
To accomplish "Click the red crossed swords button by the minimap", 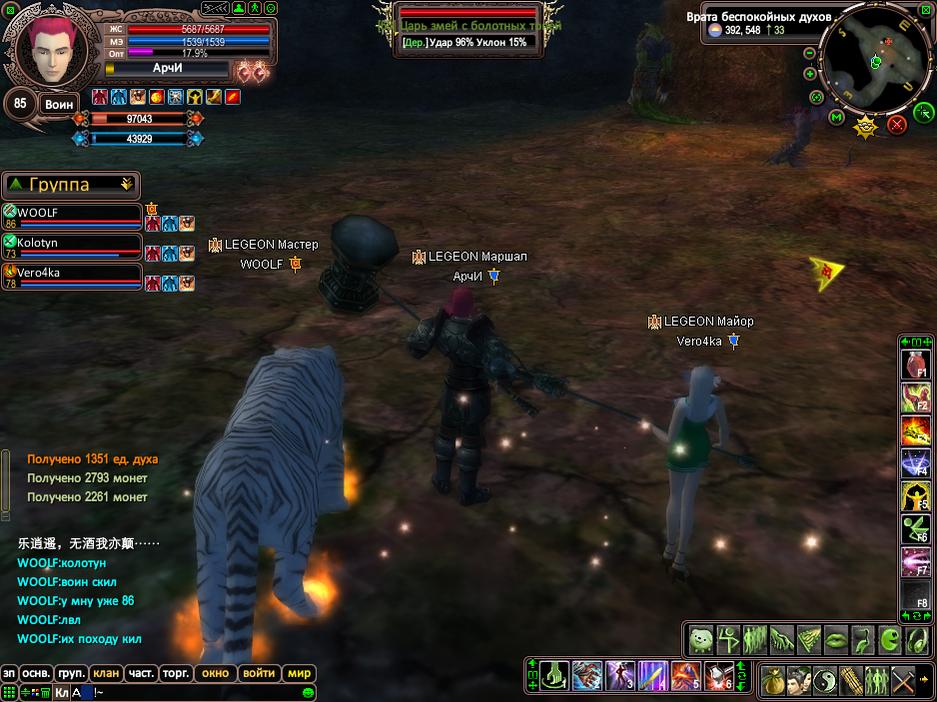I will [x=896, y=124].
